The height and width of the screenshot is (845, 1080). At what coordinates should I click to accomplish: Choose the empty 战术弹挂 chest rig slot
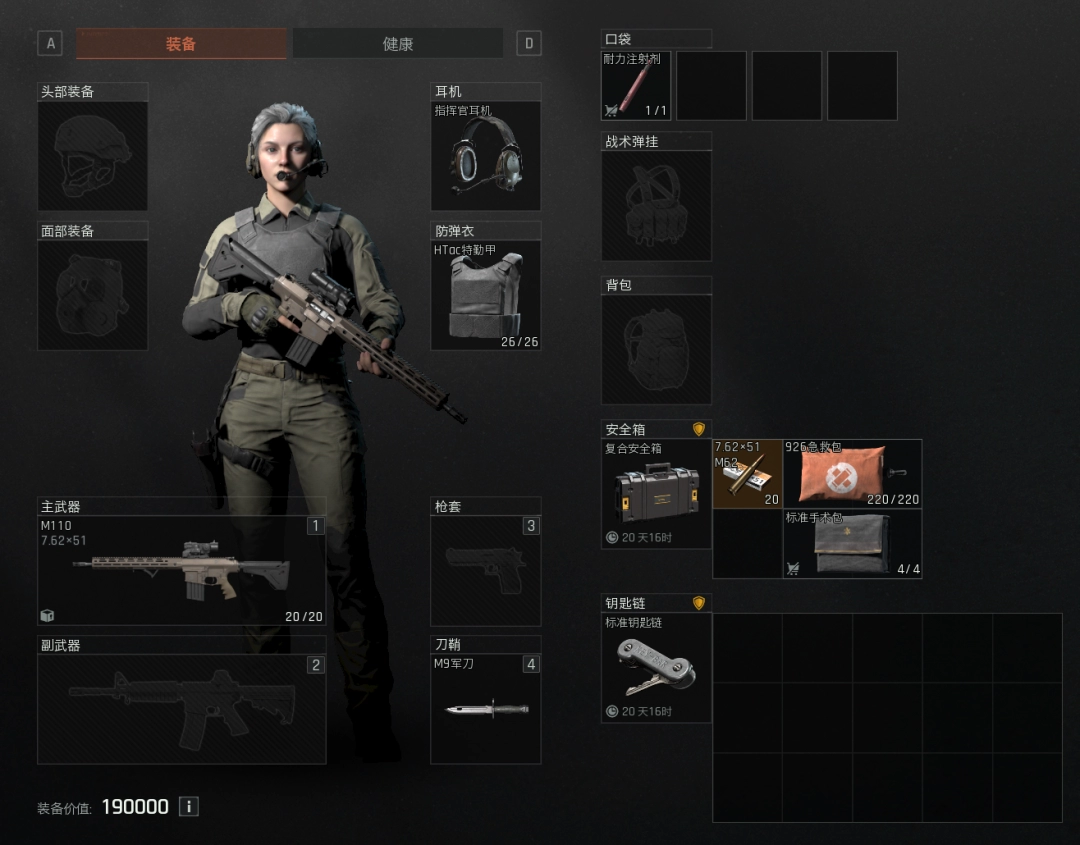pos(656,205)
